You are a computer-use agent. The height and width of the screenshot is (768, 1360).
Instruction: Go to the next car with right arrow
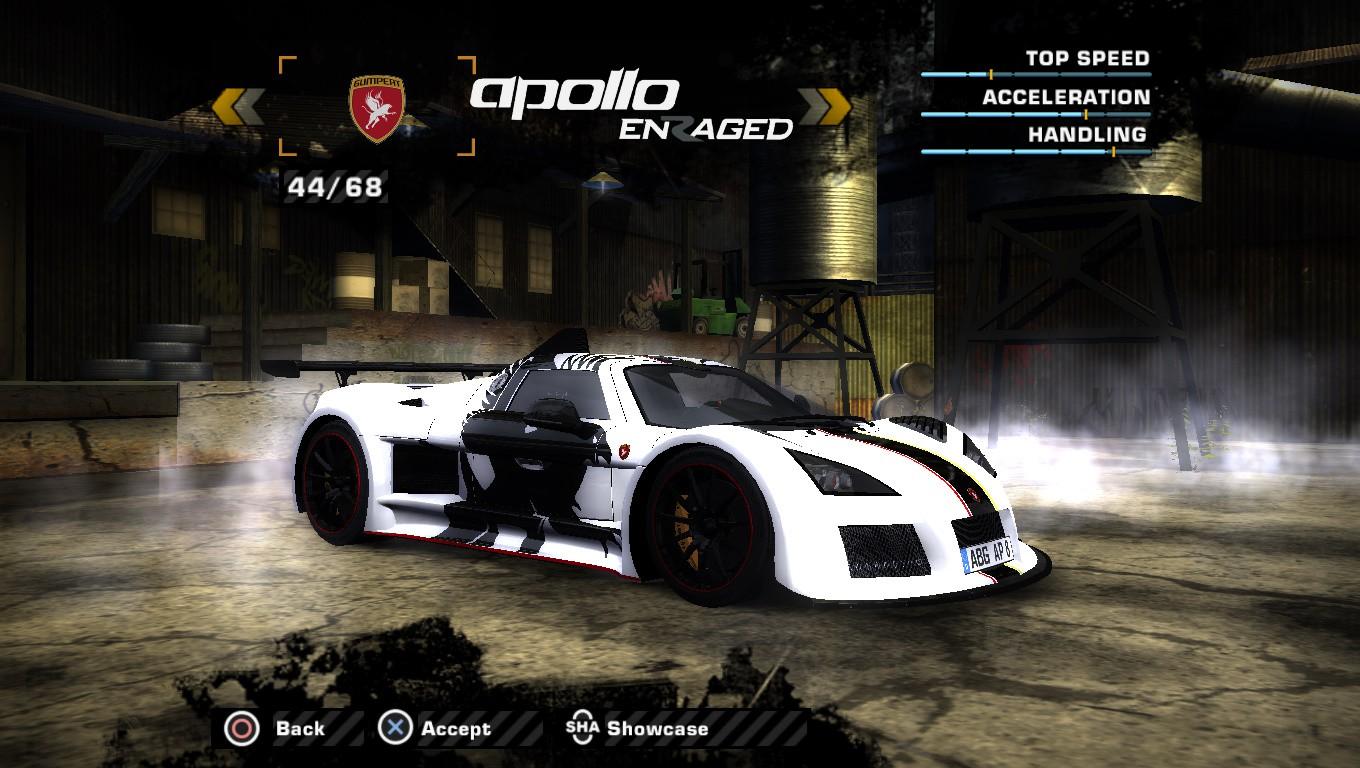826,106
